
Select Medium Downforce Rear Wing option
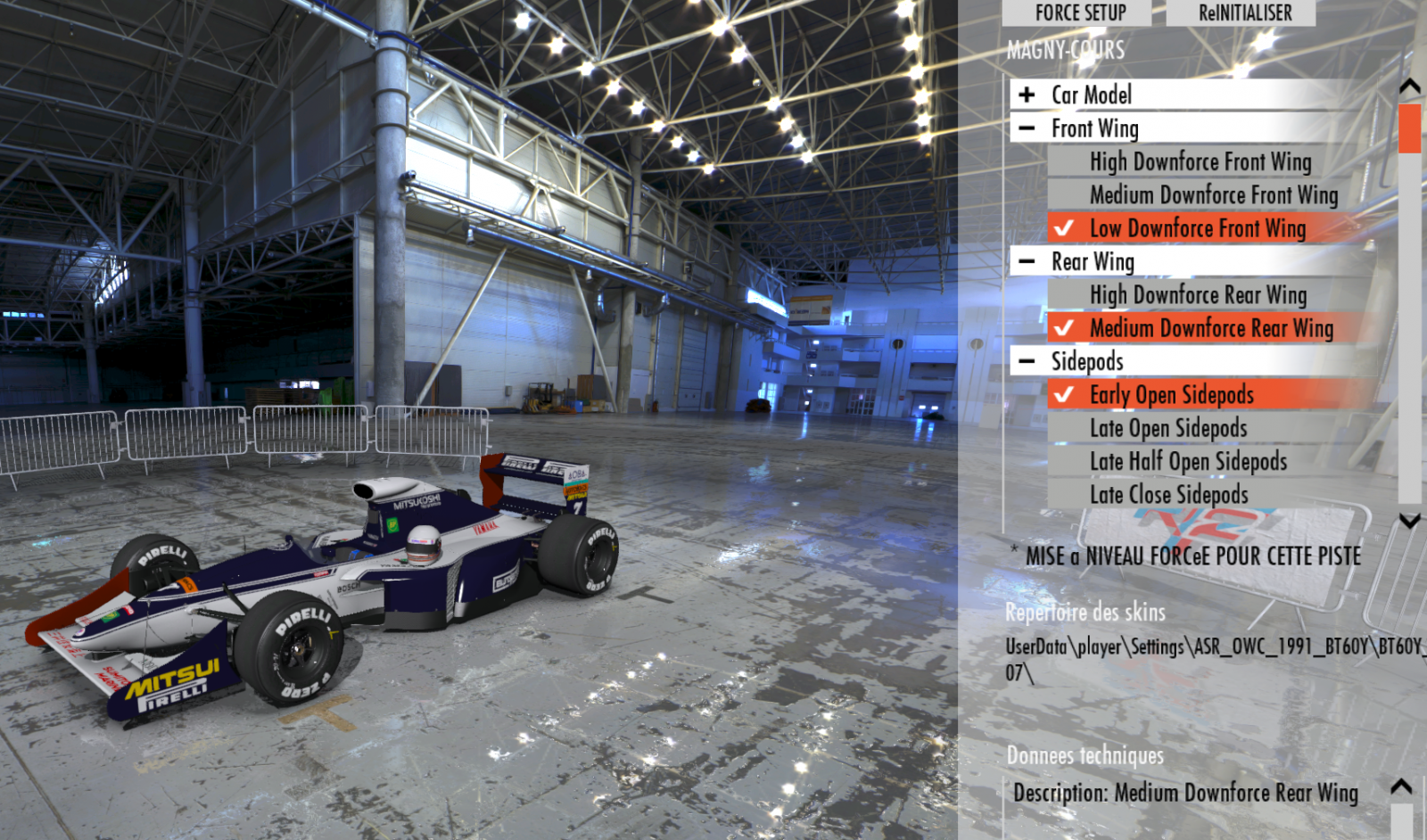[1210, 328]
